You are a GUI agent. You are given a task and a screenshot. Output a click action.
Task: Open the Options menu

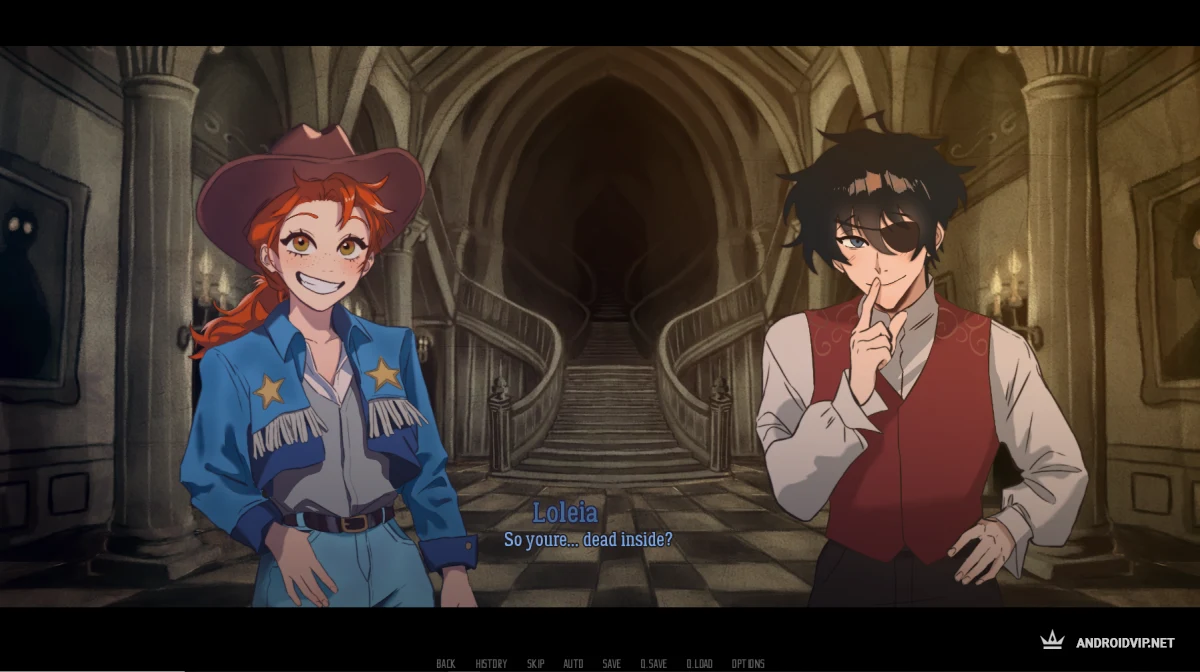(x=748, y=664)
